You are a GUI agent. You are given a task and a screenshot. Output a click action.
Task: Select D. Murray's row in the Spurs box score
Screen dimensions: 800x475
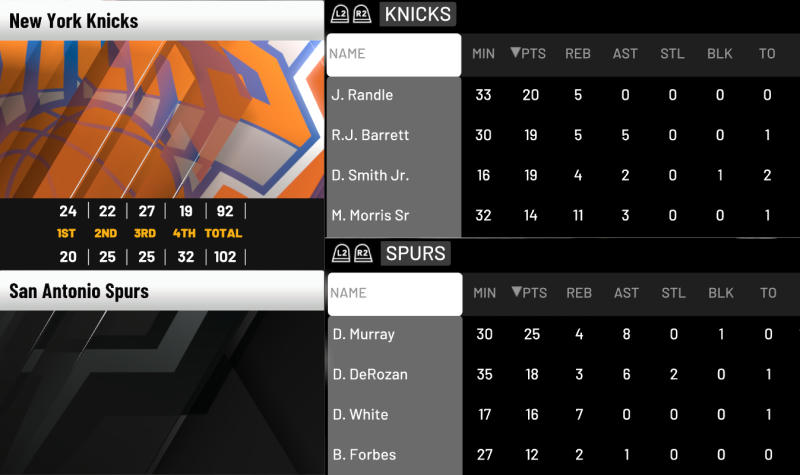pos(394,334)
